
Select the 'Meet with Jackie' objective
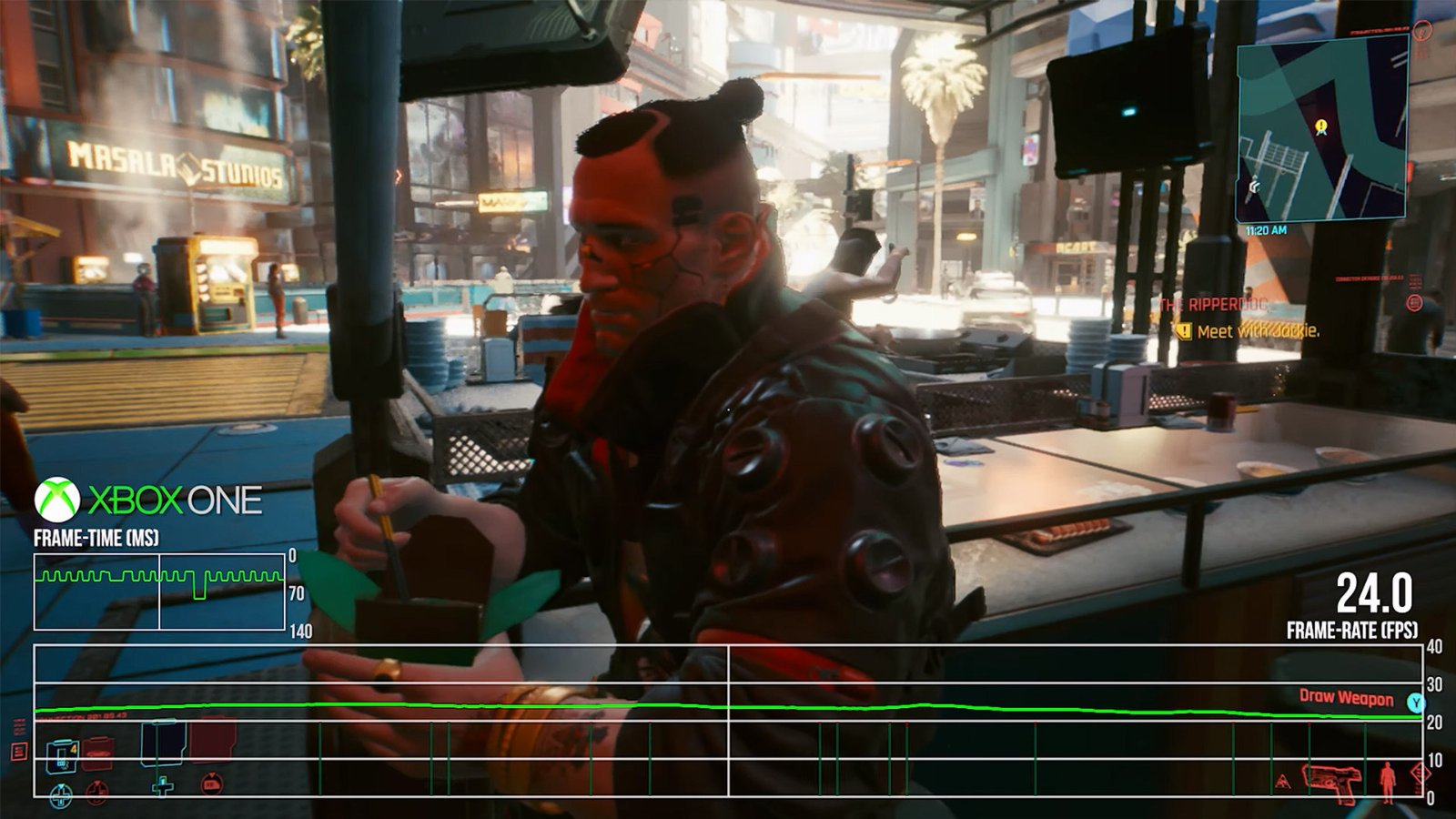pyautogui.click(x=1257, y=331)
